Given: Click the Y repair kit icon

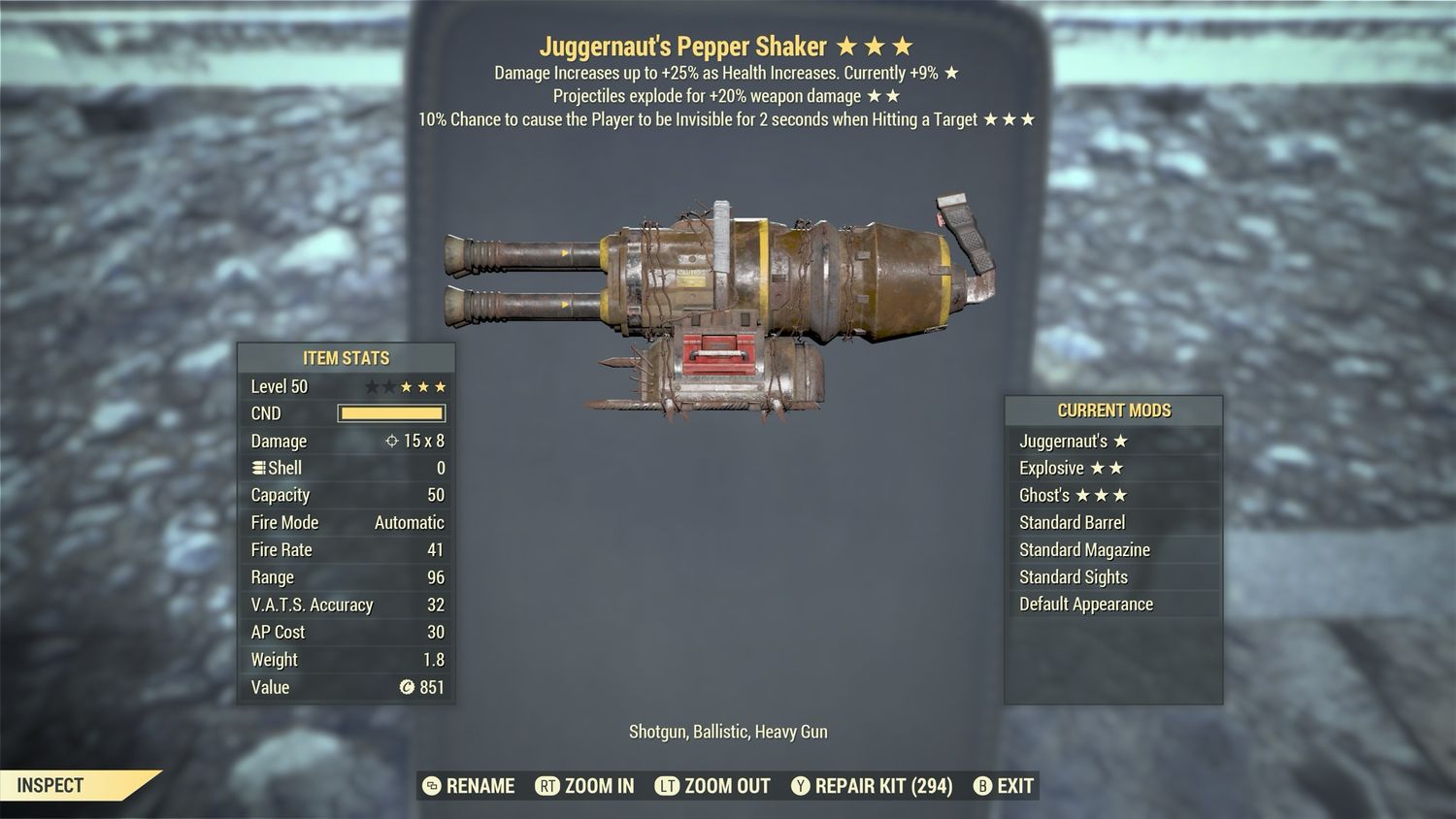Looking at the screenshot, I should pos(802,786).
